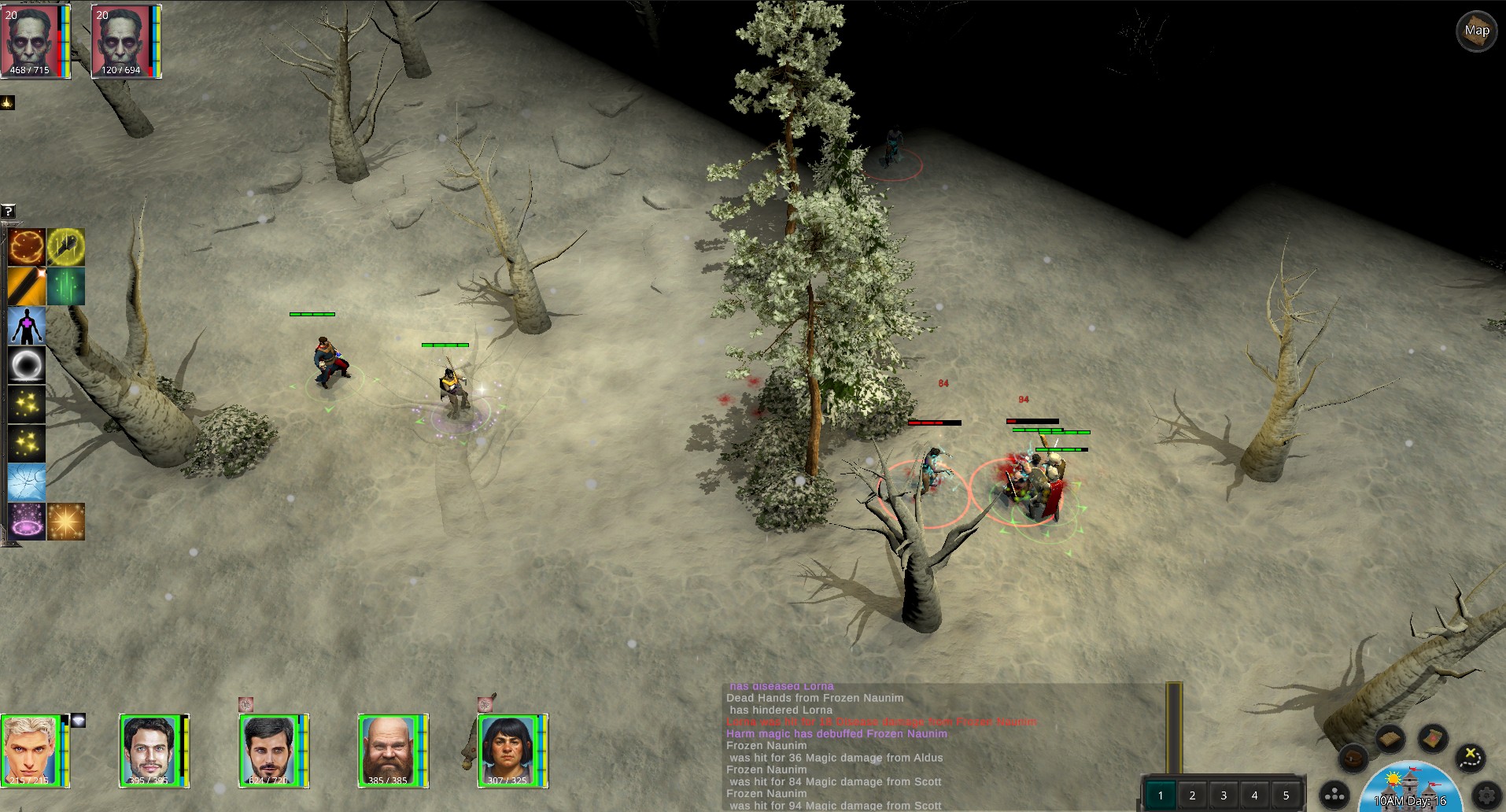Select the dark-haired woman party portrait
Screen dimensions: 1506x812
pos(510,751)
